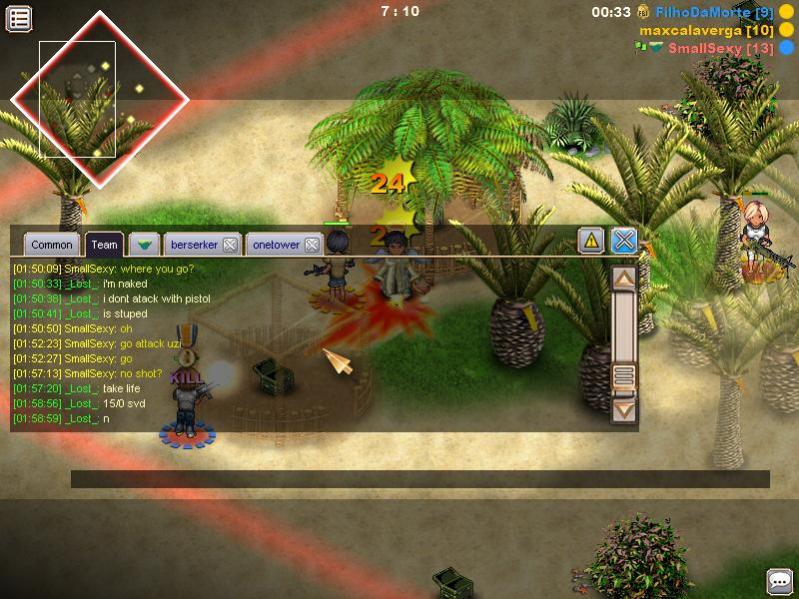Toggle chat with the speech bubble icon
Image resolution: width=799 pixels, height=599 pixels.
(779, 581)
